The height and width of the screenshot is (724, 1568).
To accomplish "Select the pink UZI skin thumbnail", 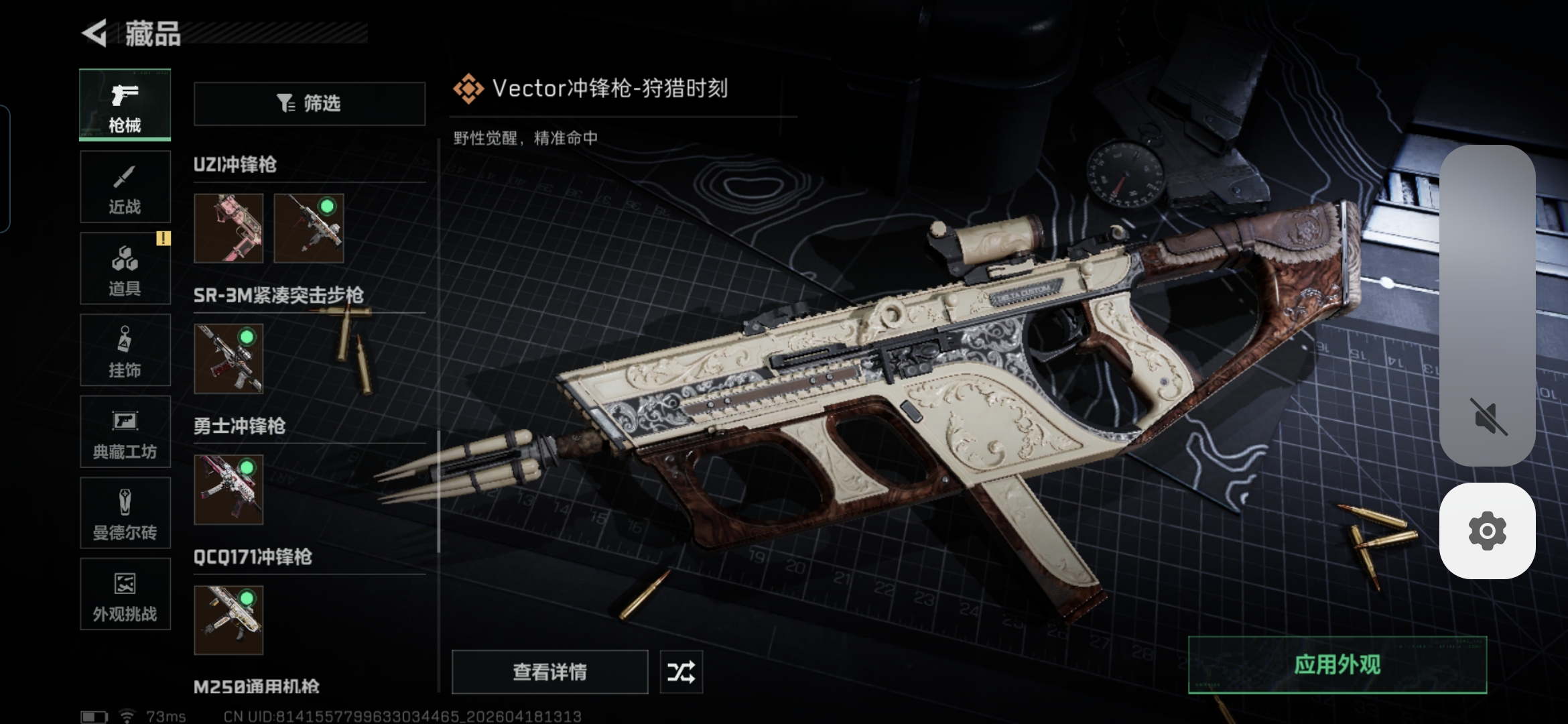I will [x=228, y=228].
